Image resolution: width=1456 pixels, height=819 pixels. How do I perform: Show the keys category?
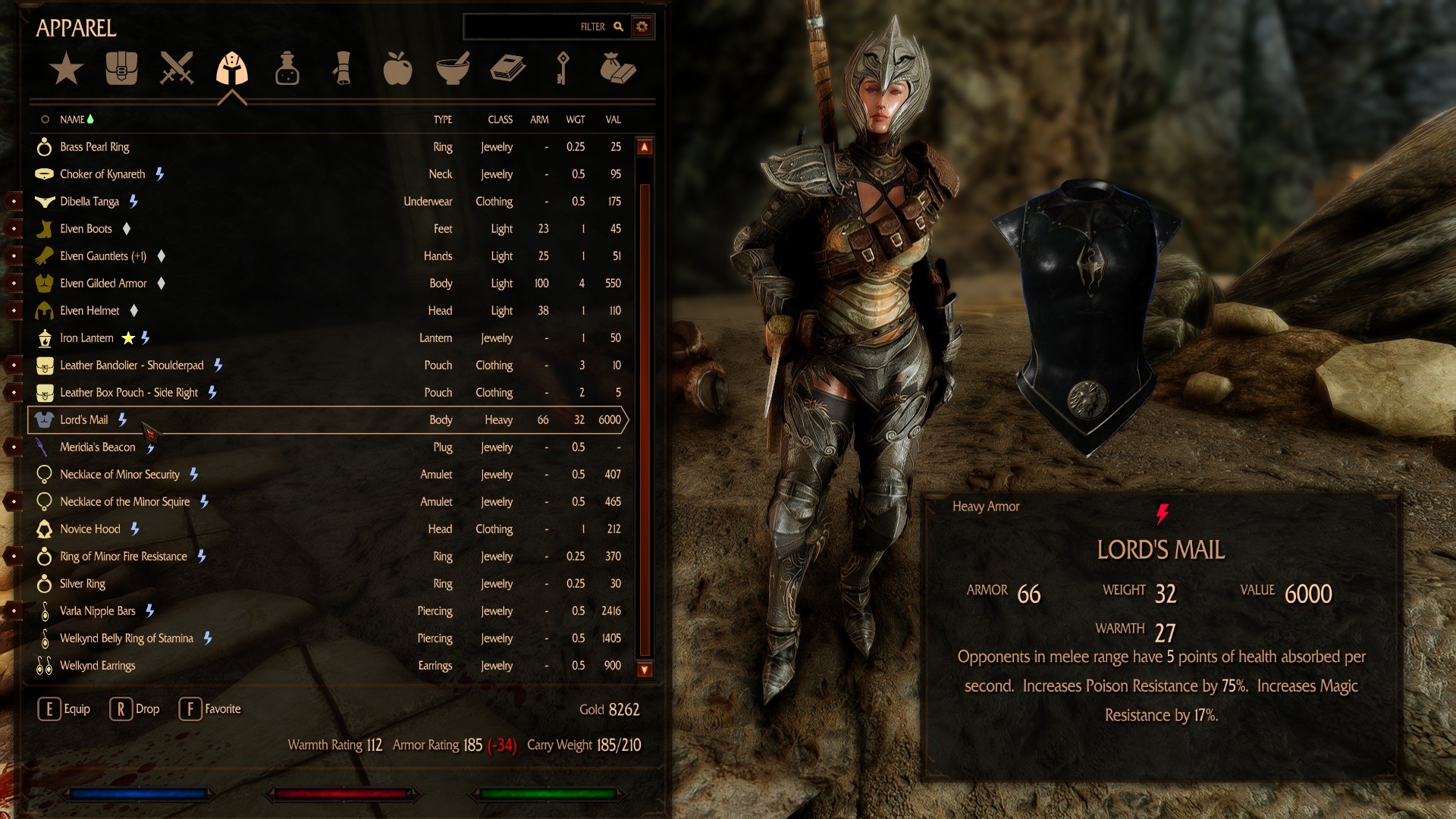pyautogui.click(x=563, y=68)
